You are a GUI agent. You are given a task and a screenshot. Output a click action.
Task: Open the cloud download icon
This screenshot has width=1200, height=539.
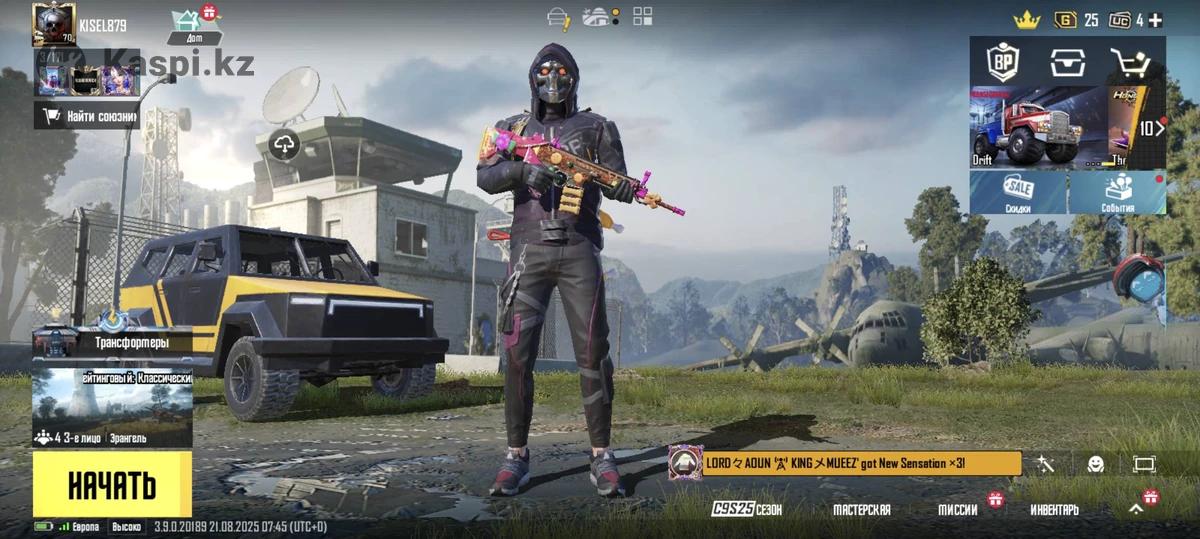[x=285, y=146]
